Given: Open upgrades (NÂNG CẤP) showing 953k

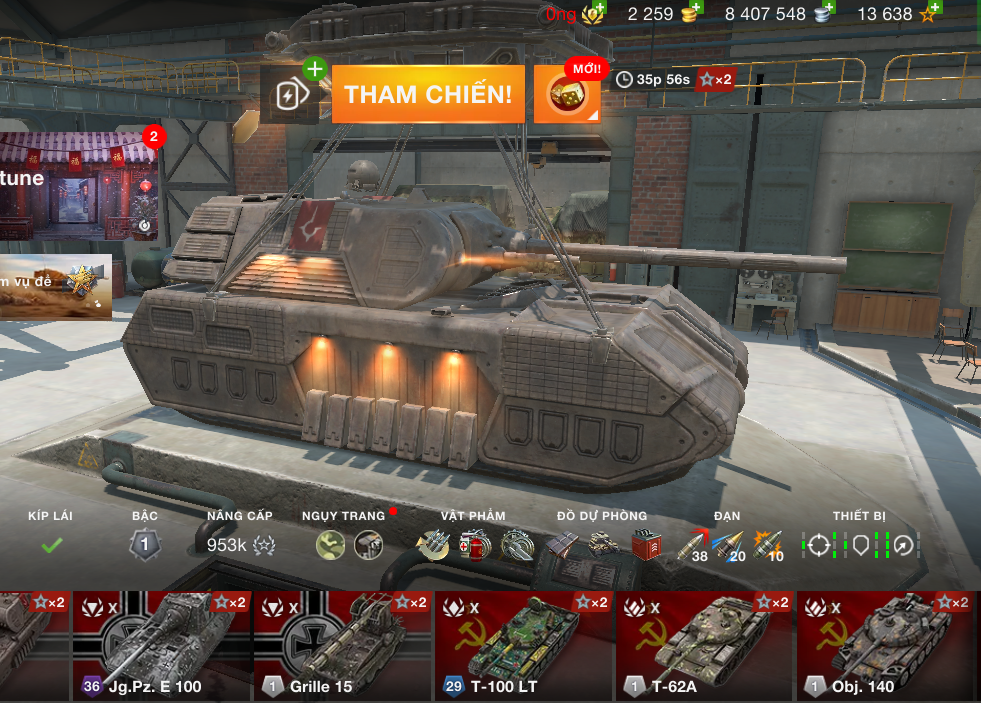Looking at the screenshot, I should click(x=240, y=544).
